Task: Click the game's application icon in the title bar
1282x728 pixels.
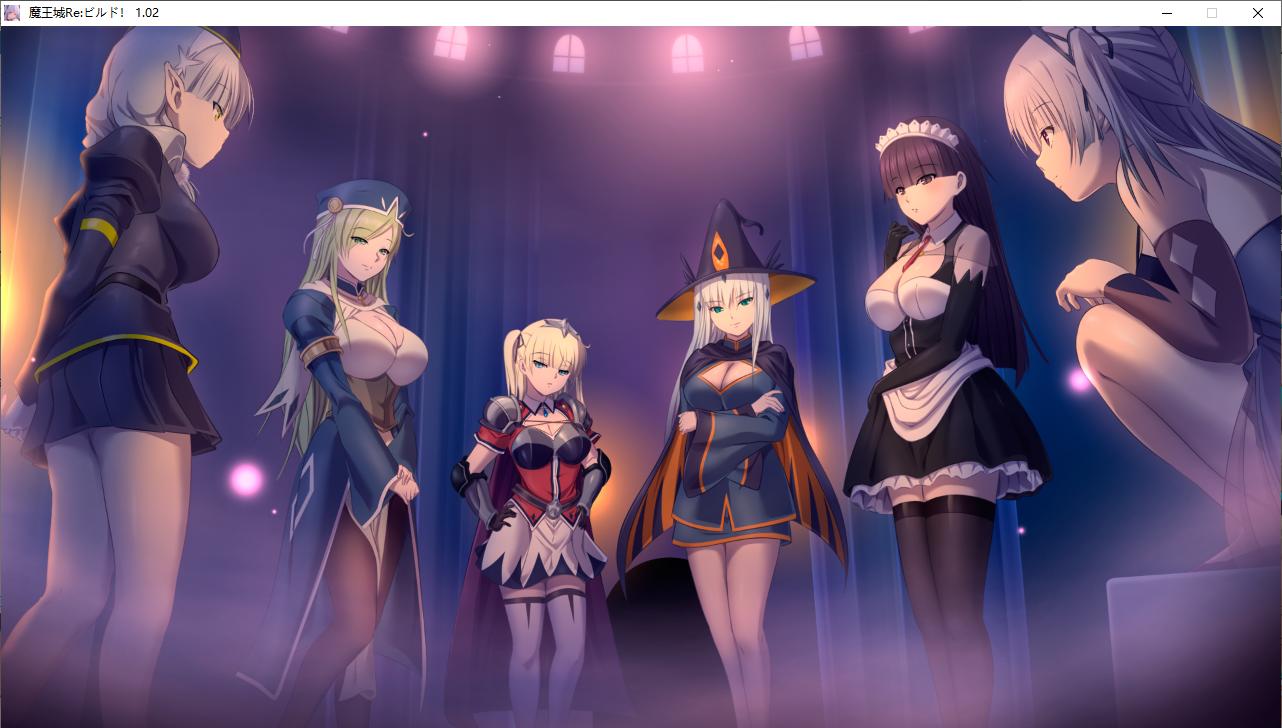Action: coord(10,13)
